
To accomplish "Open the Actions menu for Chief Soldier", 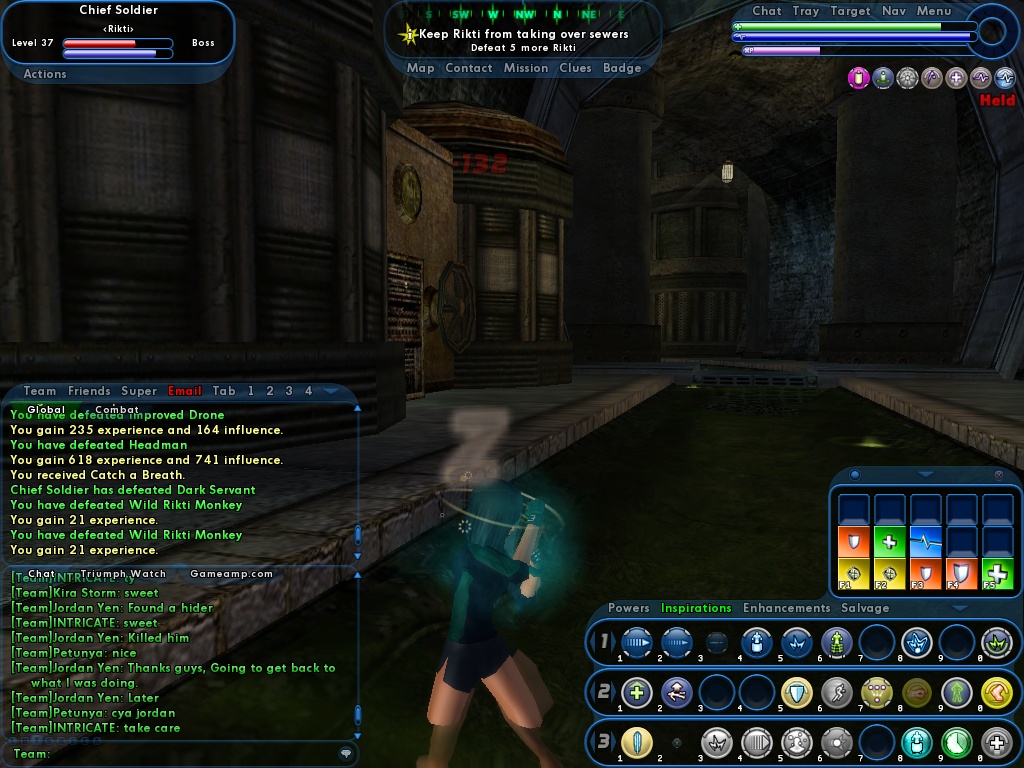I will point(45,74).
